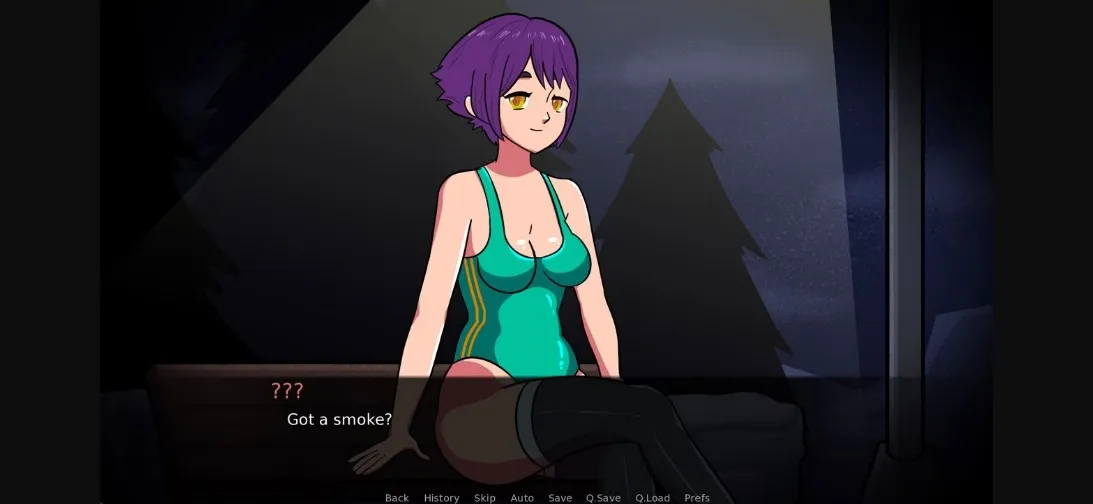
Task: Activate Skip to fast-forward dialogue
Action: [x=485, y=498]
